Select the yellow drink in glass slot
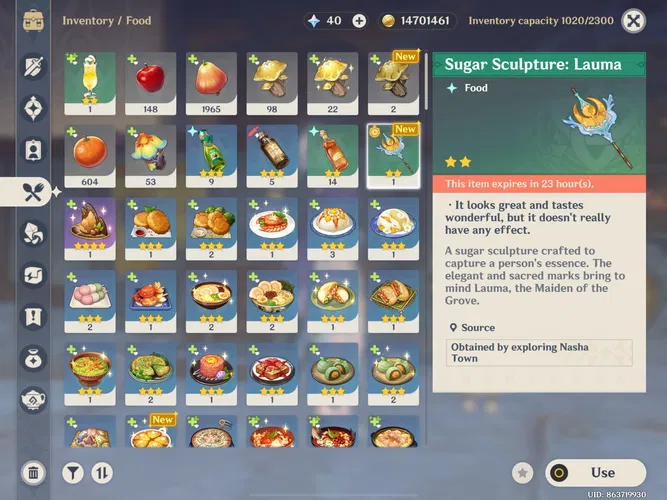The height and width of the screenshot is (500, 667). point(89,83)
